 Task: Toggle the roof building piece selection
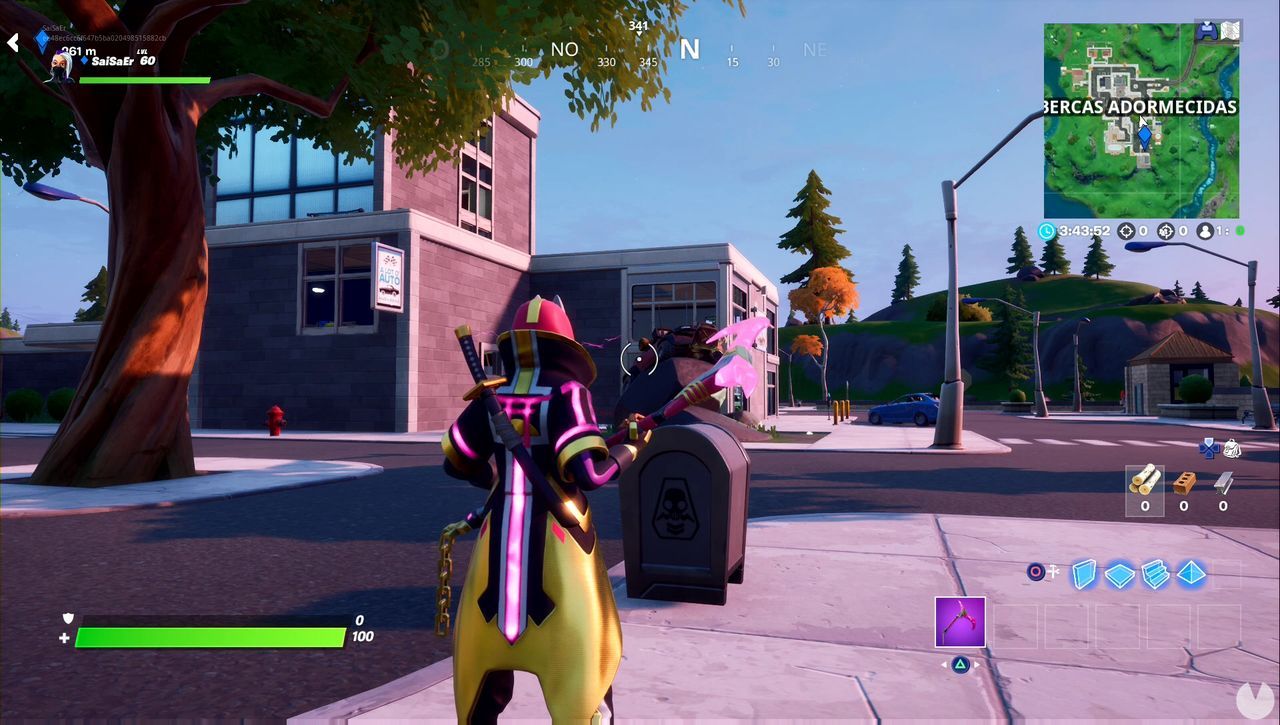1191,575
